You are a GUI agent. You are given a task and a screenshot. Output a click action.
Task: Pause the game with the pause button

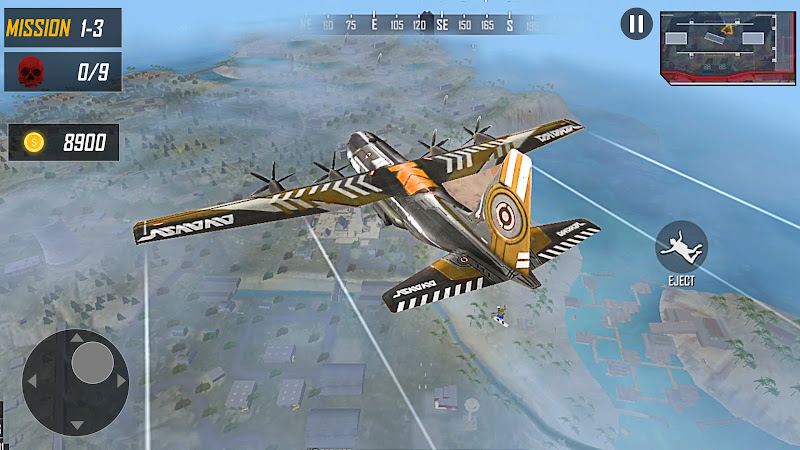[x=636, y=24]
